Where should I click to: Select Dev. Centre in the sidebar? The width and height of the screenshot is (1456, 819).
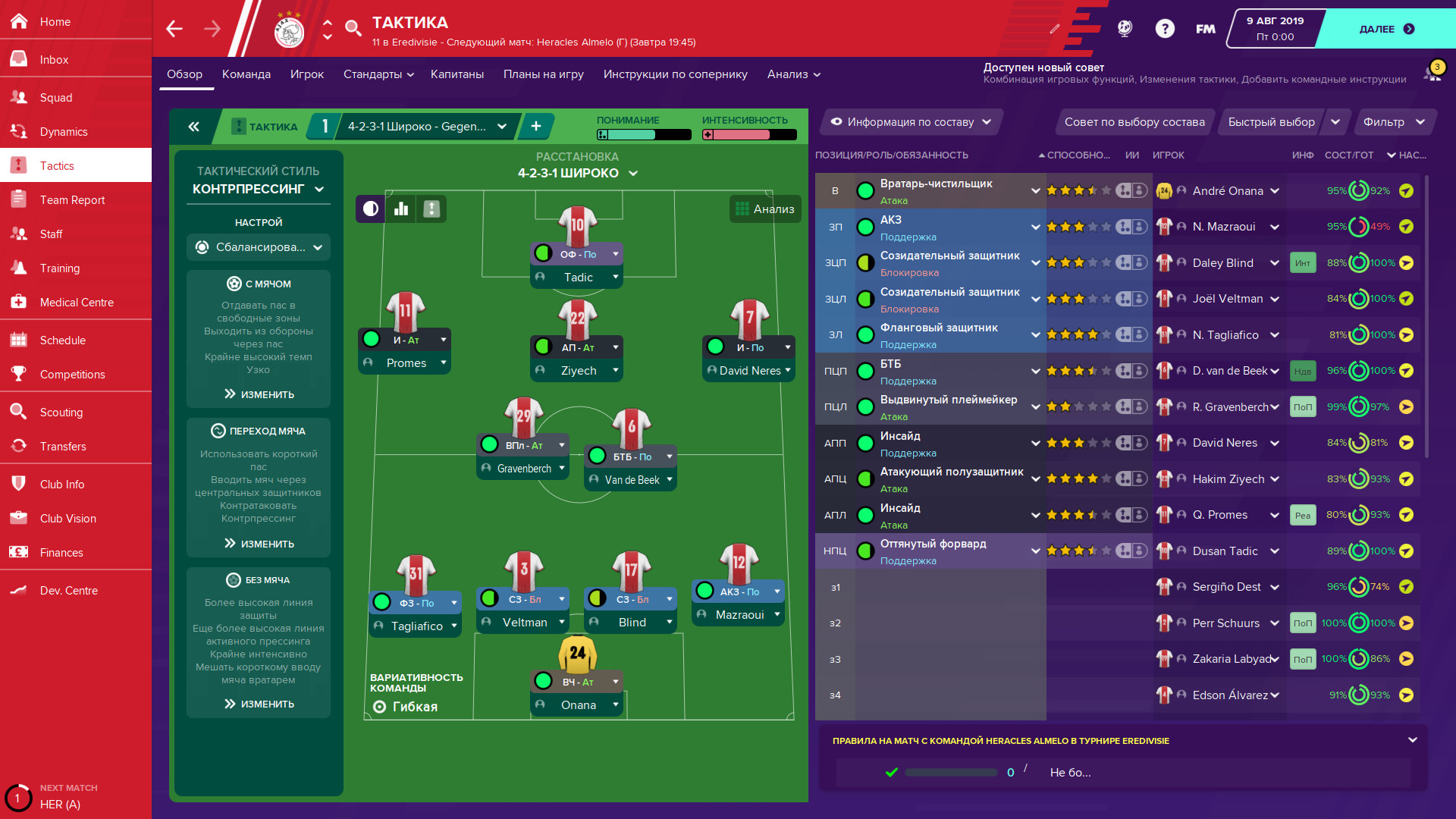pos(69,590)
